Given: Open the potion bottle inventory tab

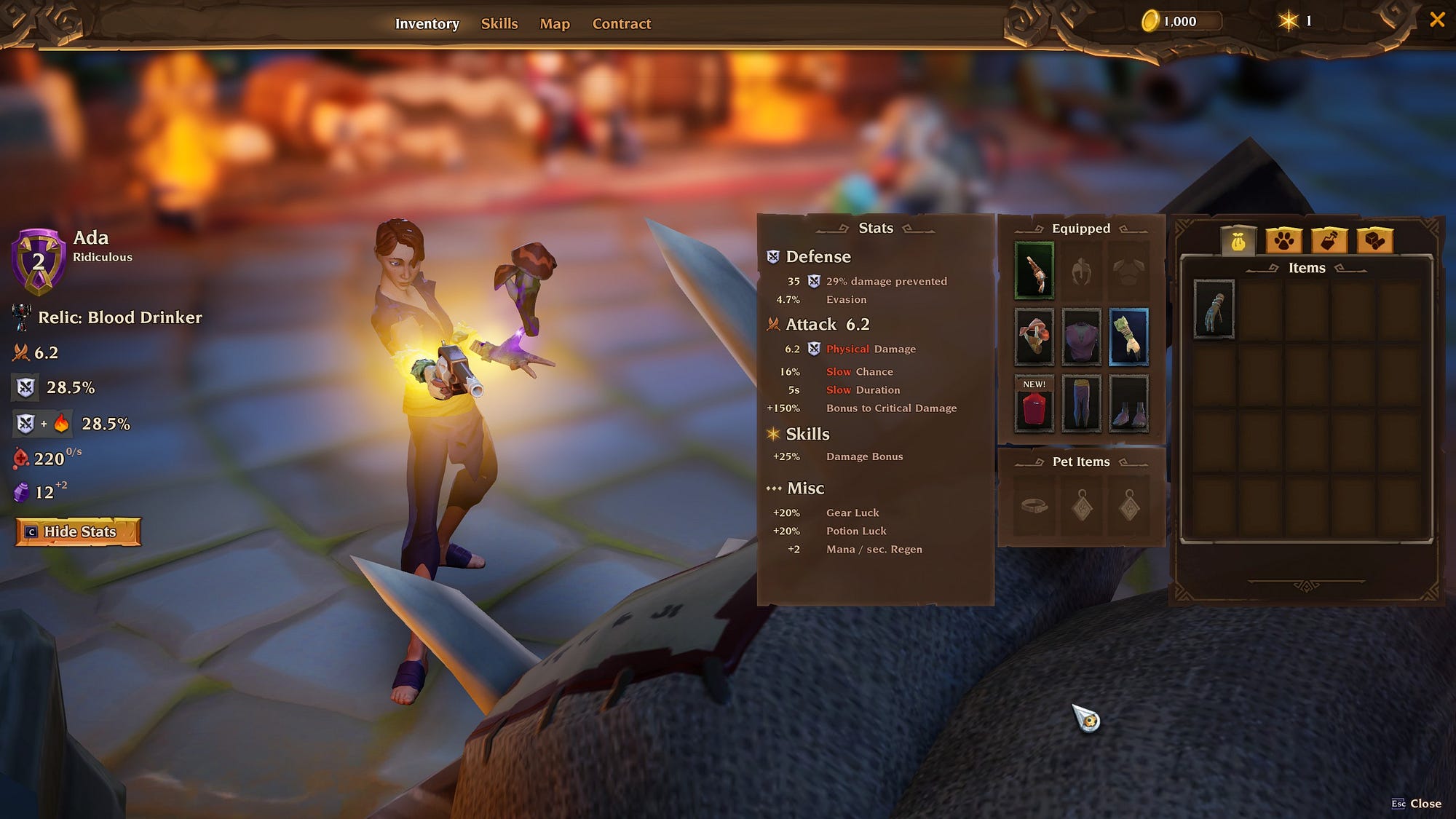Looking at the screenshot, I should click(1329, 240).
